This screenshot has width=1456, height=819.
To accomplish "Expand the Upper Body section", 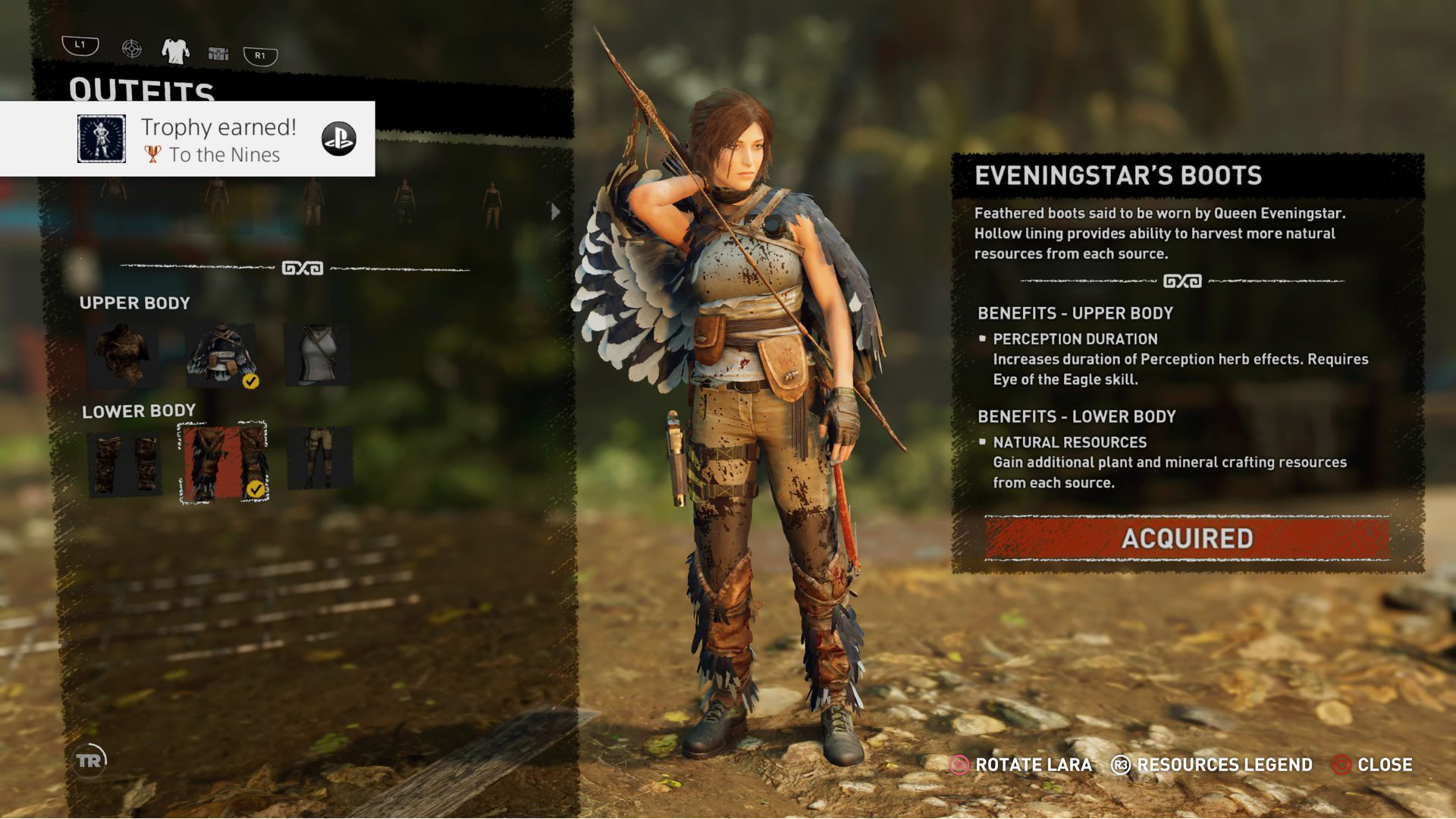I will 136,303.
